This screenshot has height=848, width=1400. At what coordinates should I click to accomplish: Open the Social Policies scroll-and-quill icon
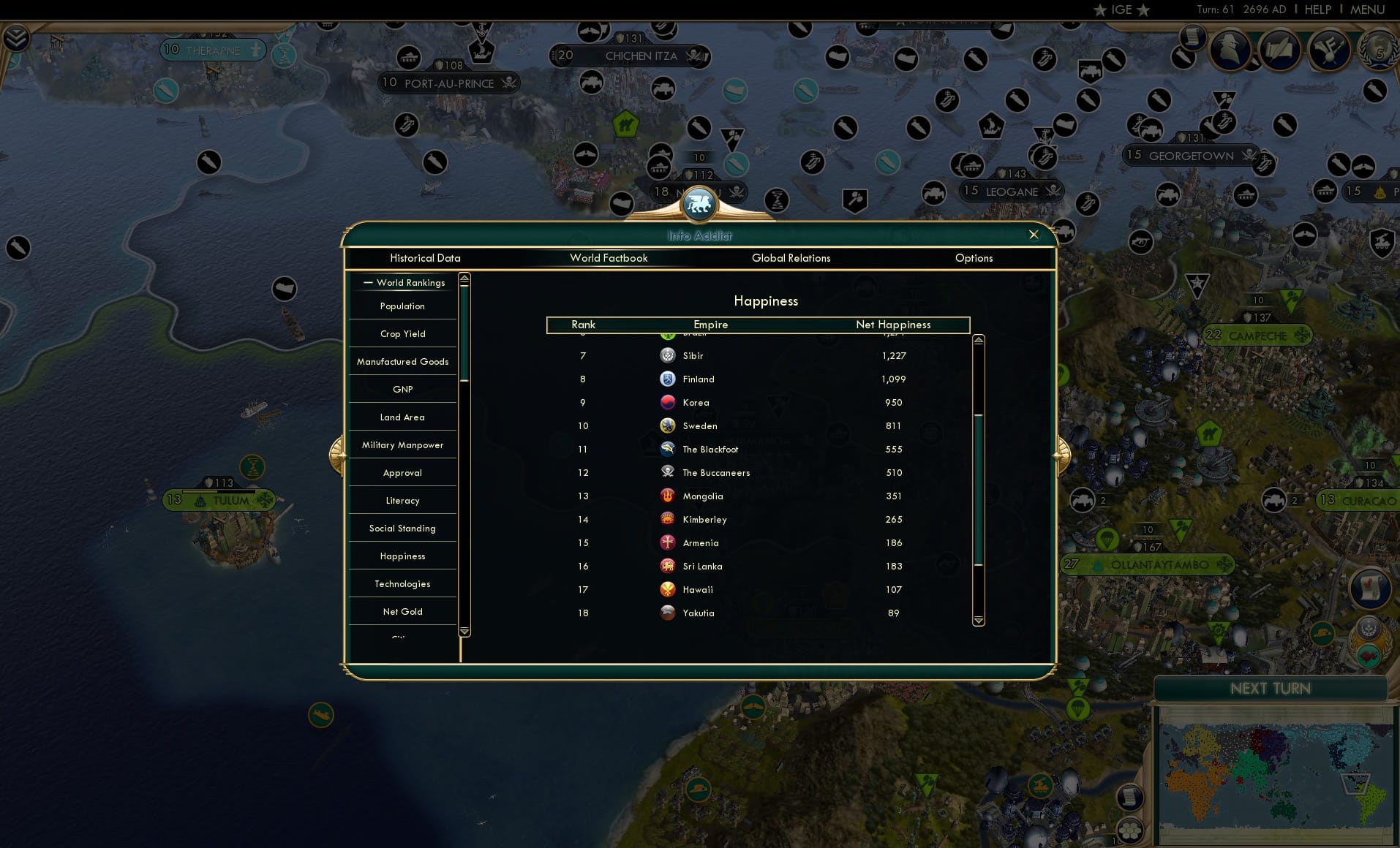click(x=1279, y=50)
